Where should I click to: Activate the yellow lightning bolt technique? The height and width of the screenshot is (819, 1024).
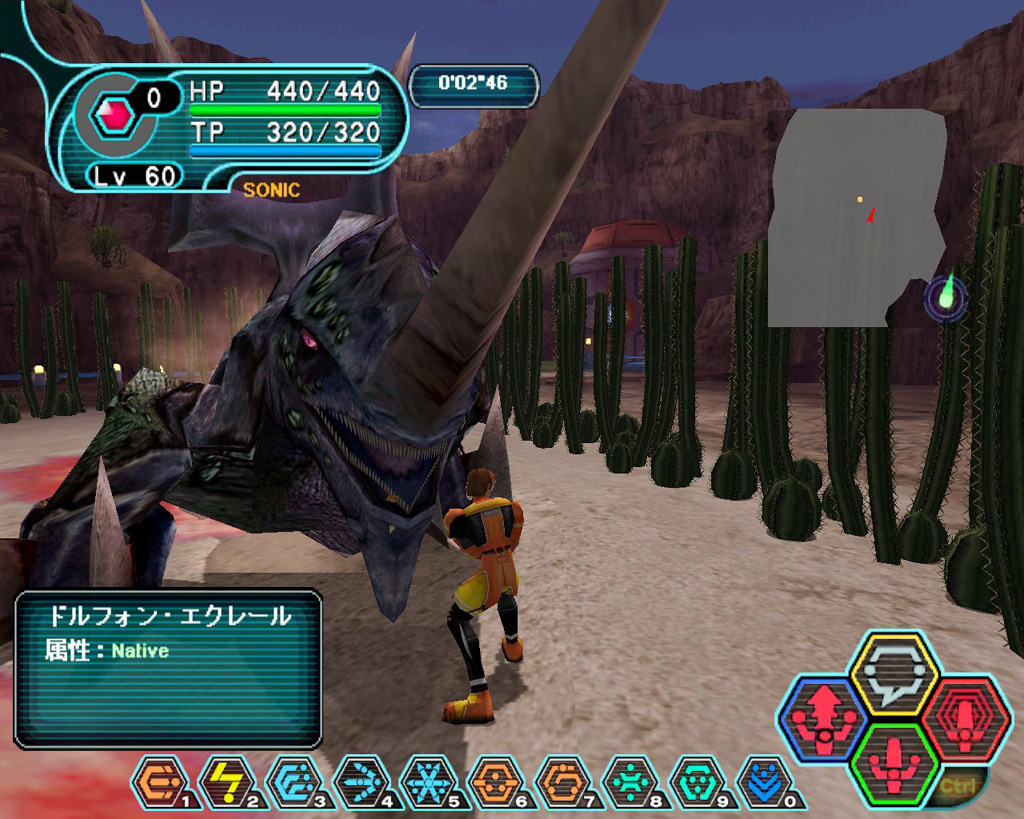click(226, 782)
